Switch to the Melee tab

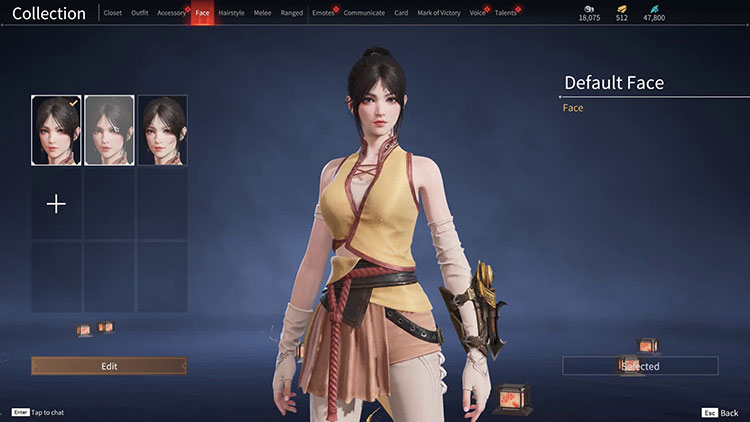tap(262, 13)
